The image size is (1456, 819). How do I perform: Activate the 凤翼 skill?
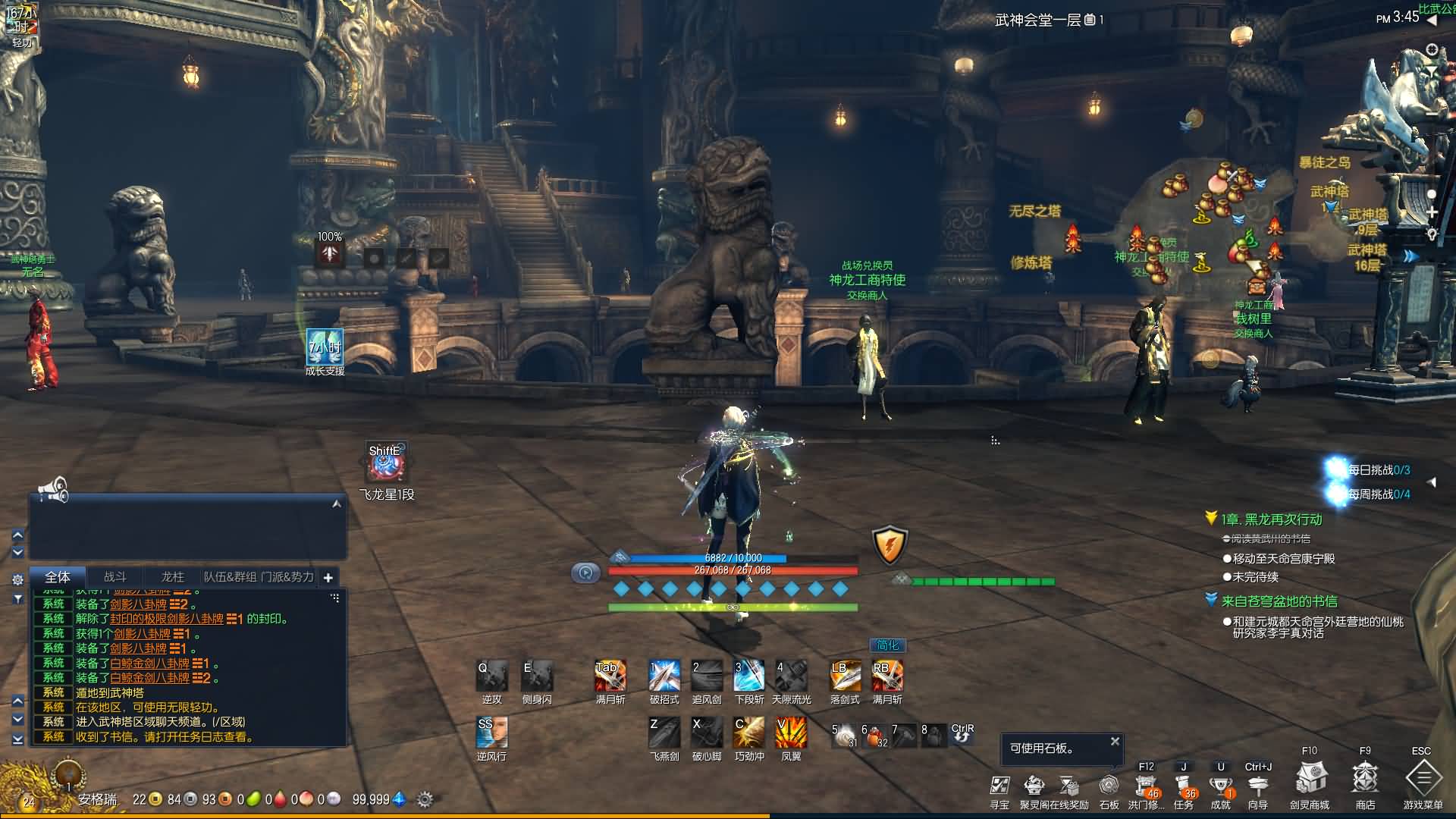(x=791, y=733)
